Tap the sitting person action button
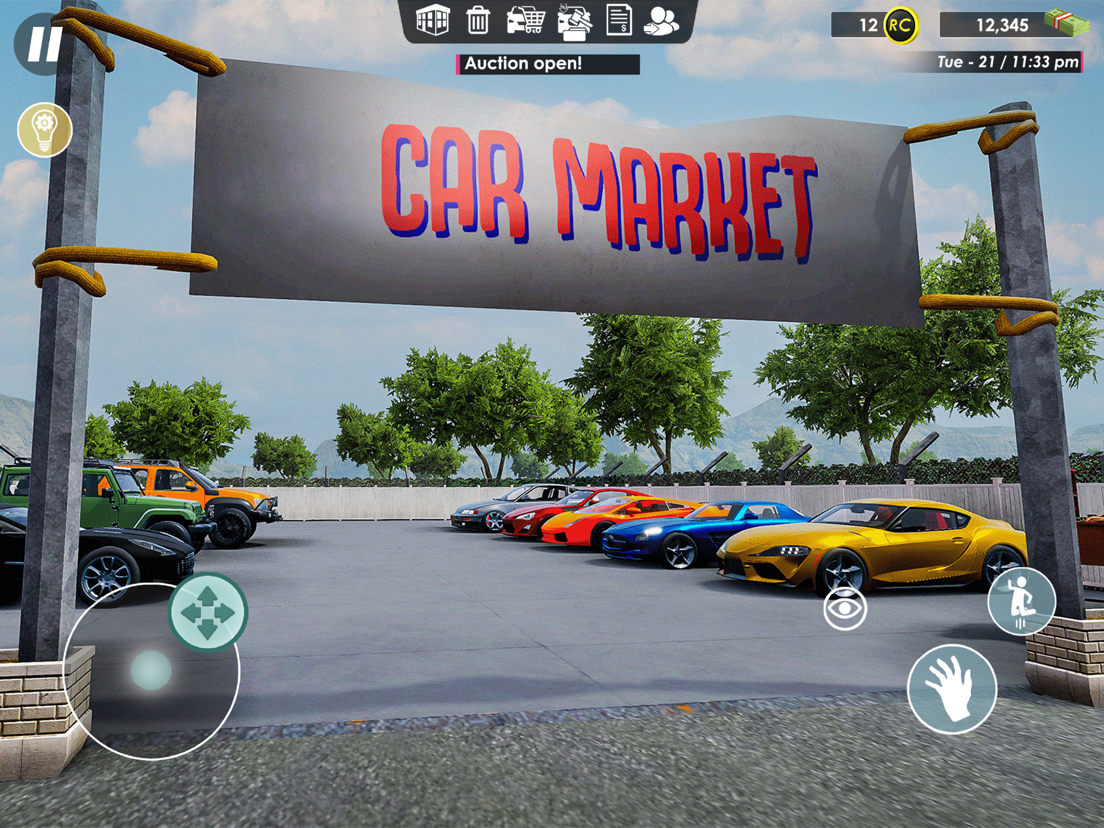The image size is (1104, 828). tap(1021, 603)
